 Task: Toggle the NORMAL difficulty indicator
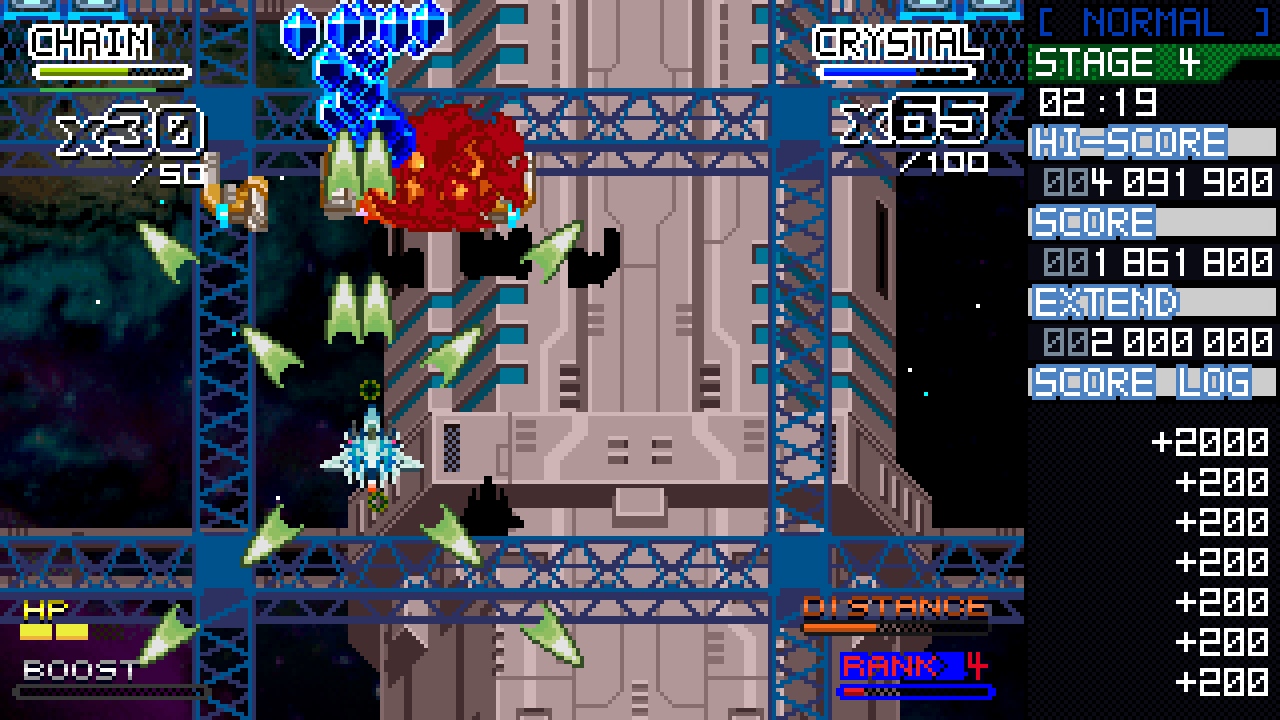[1150, 22]
